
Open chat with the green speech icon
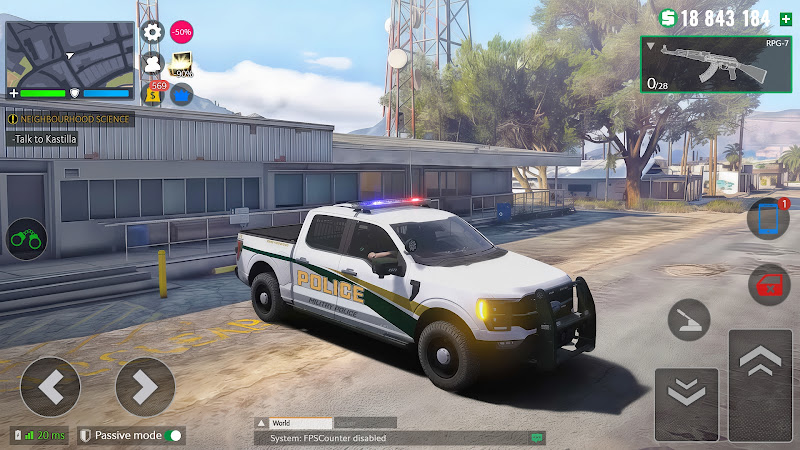(x=538, y=438)
